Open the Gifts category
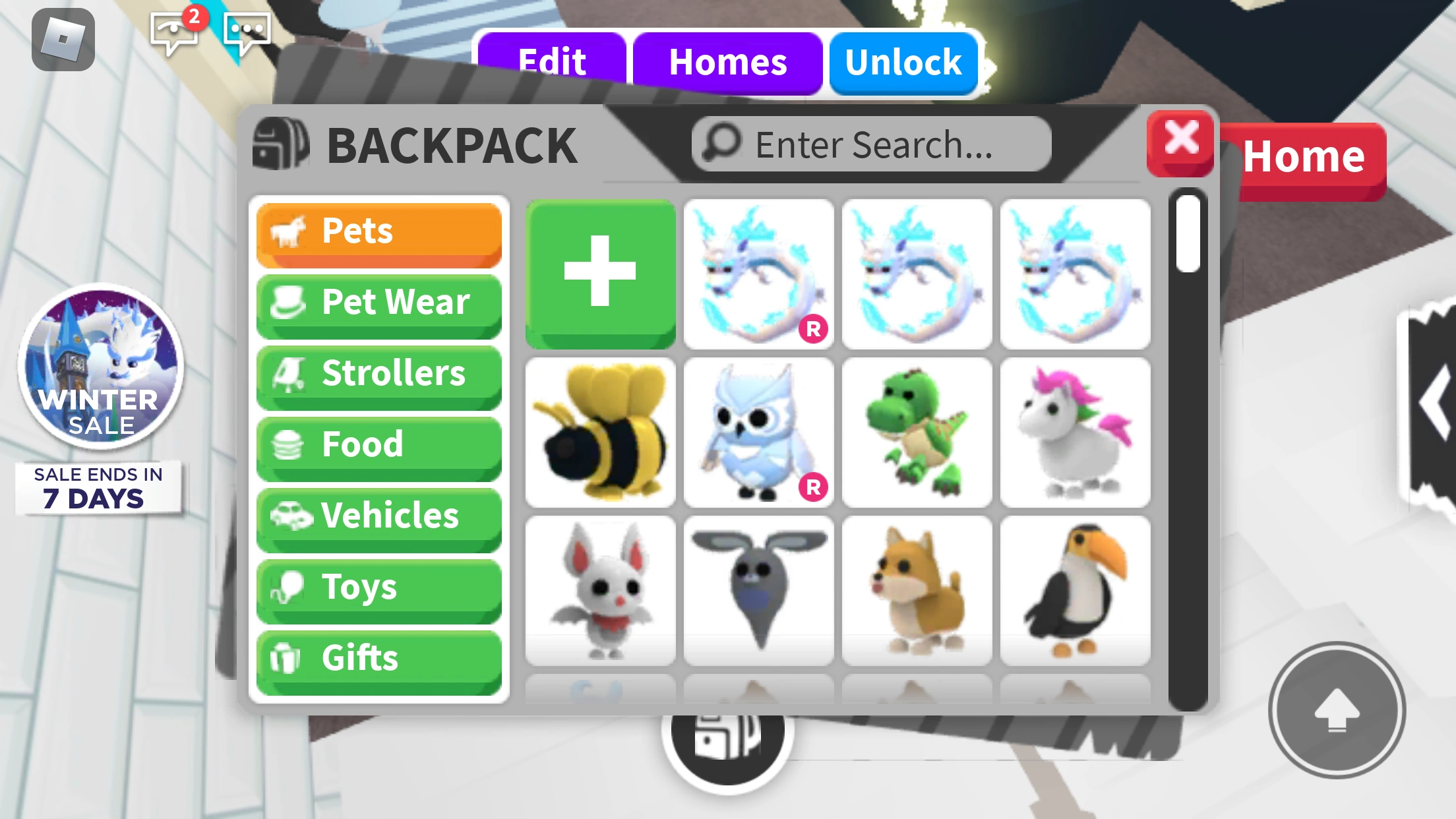 [379, 658]
